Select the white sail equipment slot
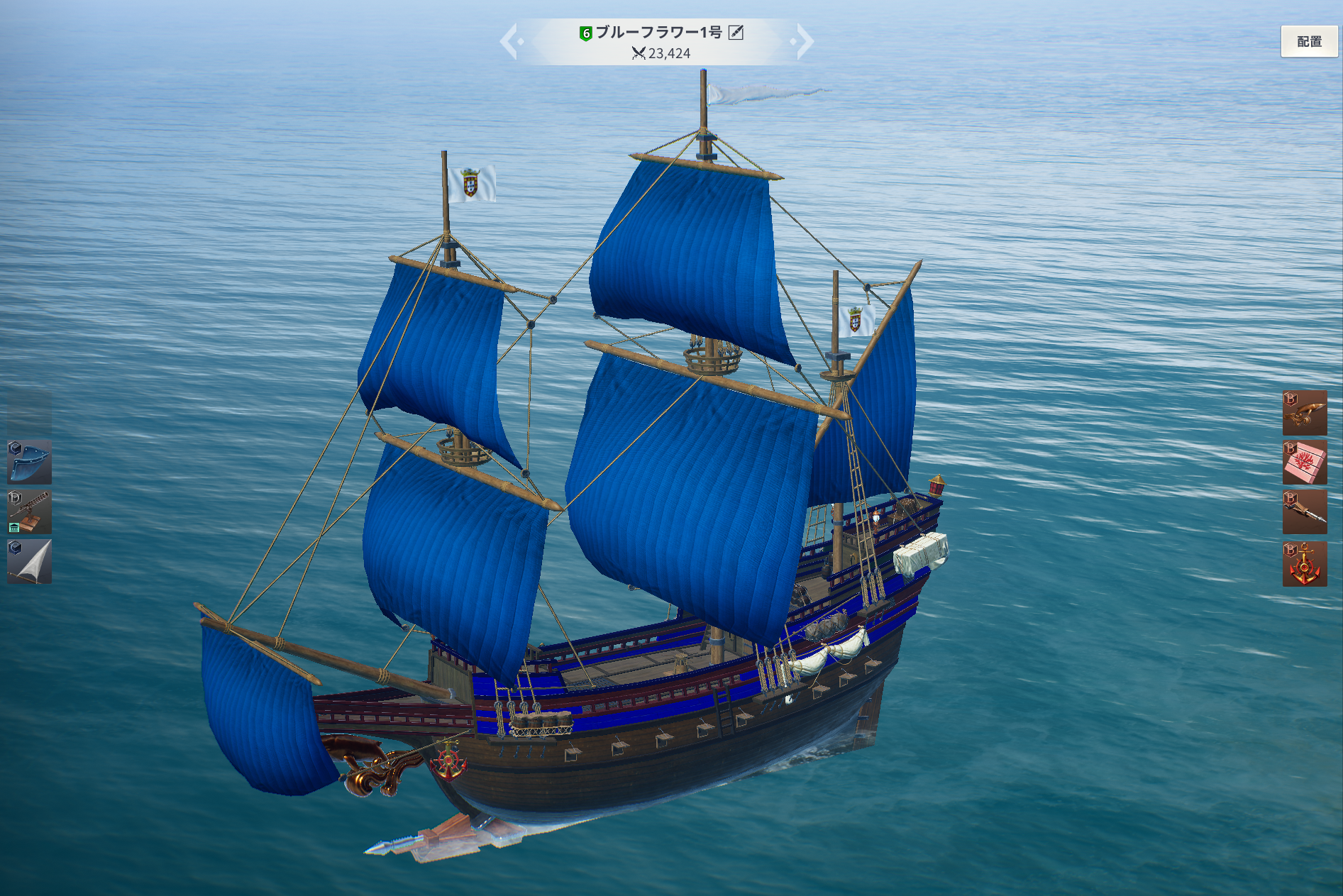 point(29,562)
